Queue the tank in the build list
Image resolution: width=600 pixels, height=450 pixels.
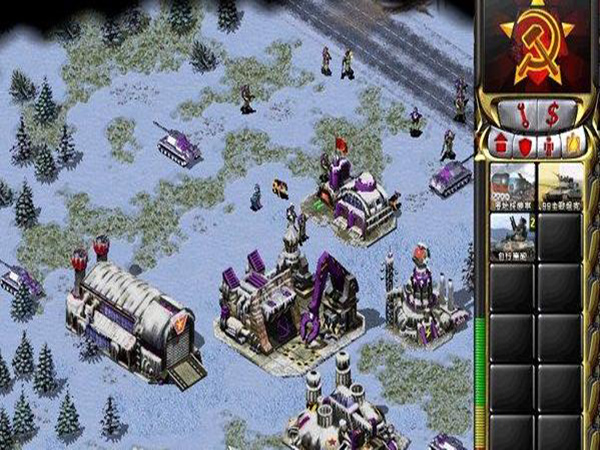(x=560, y=187)
